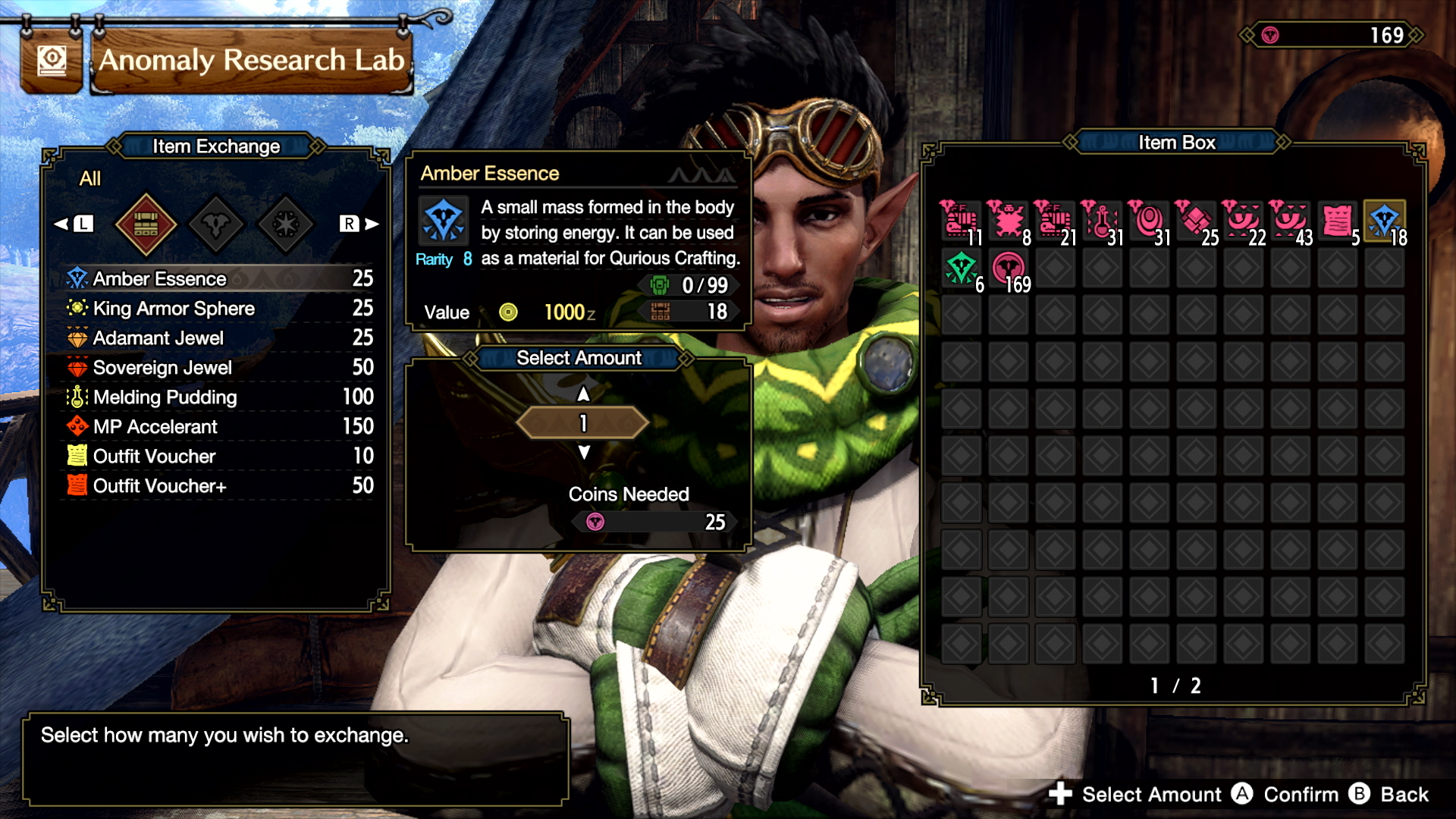The image size is (1456, 819).
Task: Cycle categories left with the left arrow
Action: [x=62, y=224]
